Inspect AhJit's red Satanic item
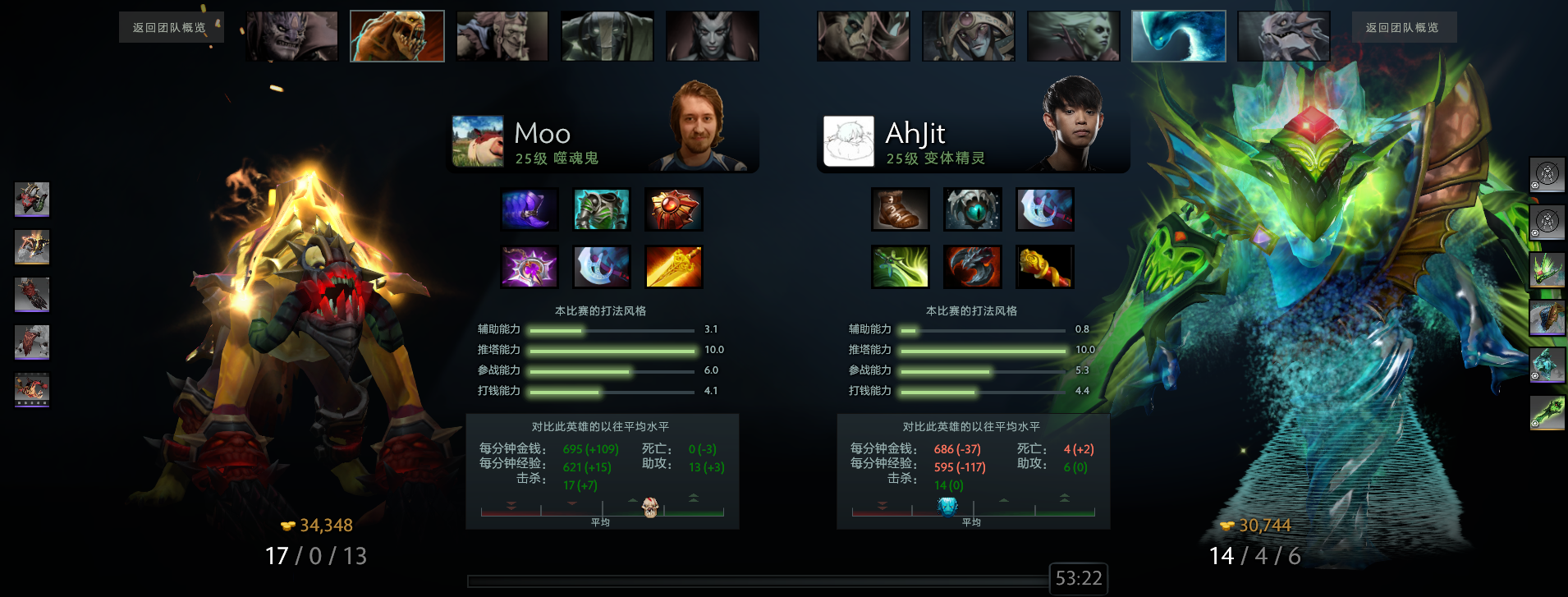Image resolution: width=1568 pixels, height=597 pixels. [x=972, y=267]
